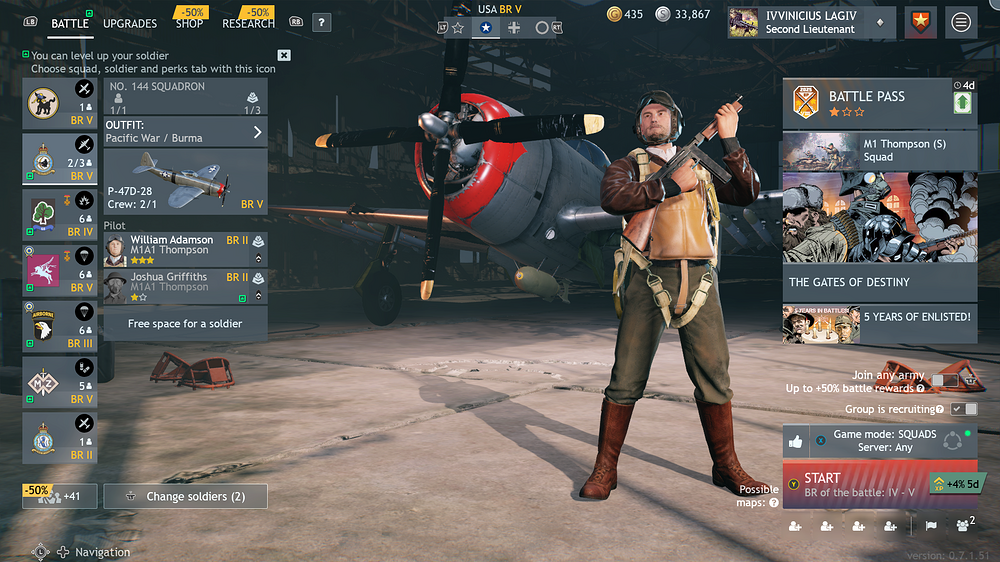Open Change soldiers menu
This screenshot has width=1000, height=562.
(186, 496)
